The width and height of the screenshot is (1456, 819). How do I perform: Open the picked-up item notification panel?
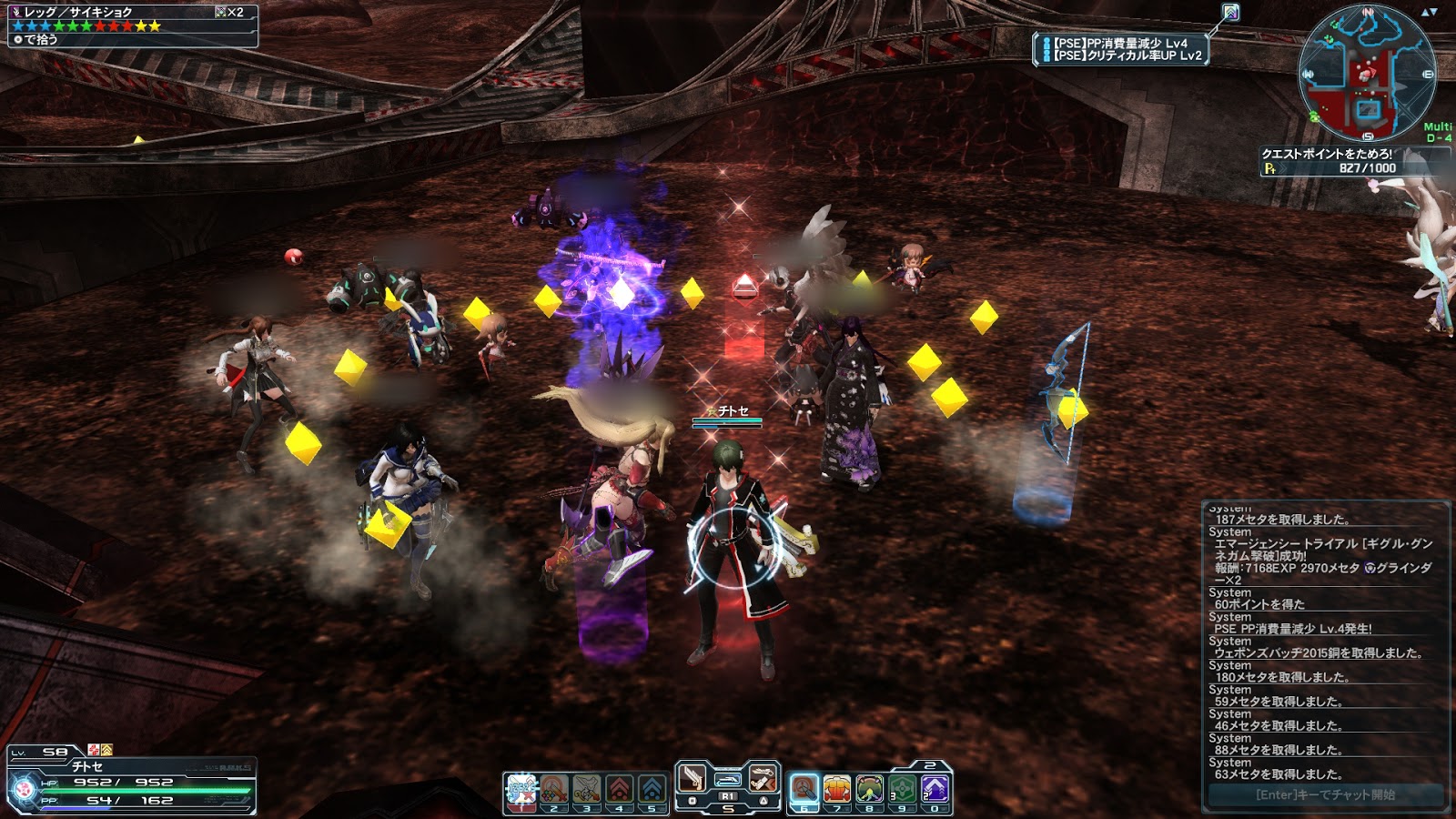[x=133, y=25]
